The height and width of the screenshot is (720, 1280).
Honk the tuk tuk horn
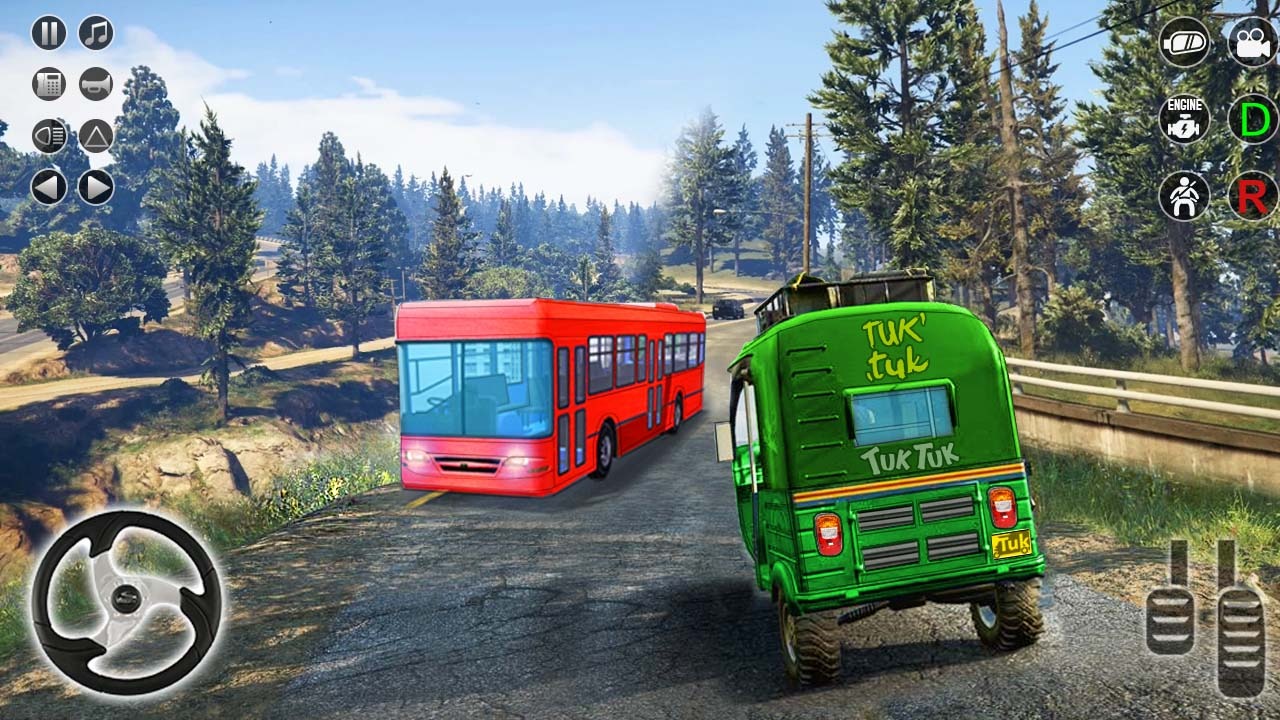click(95, 84)
